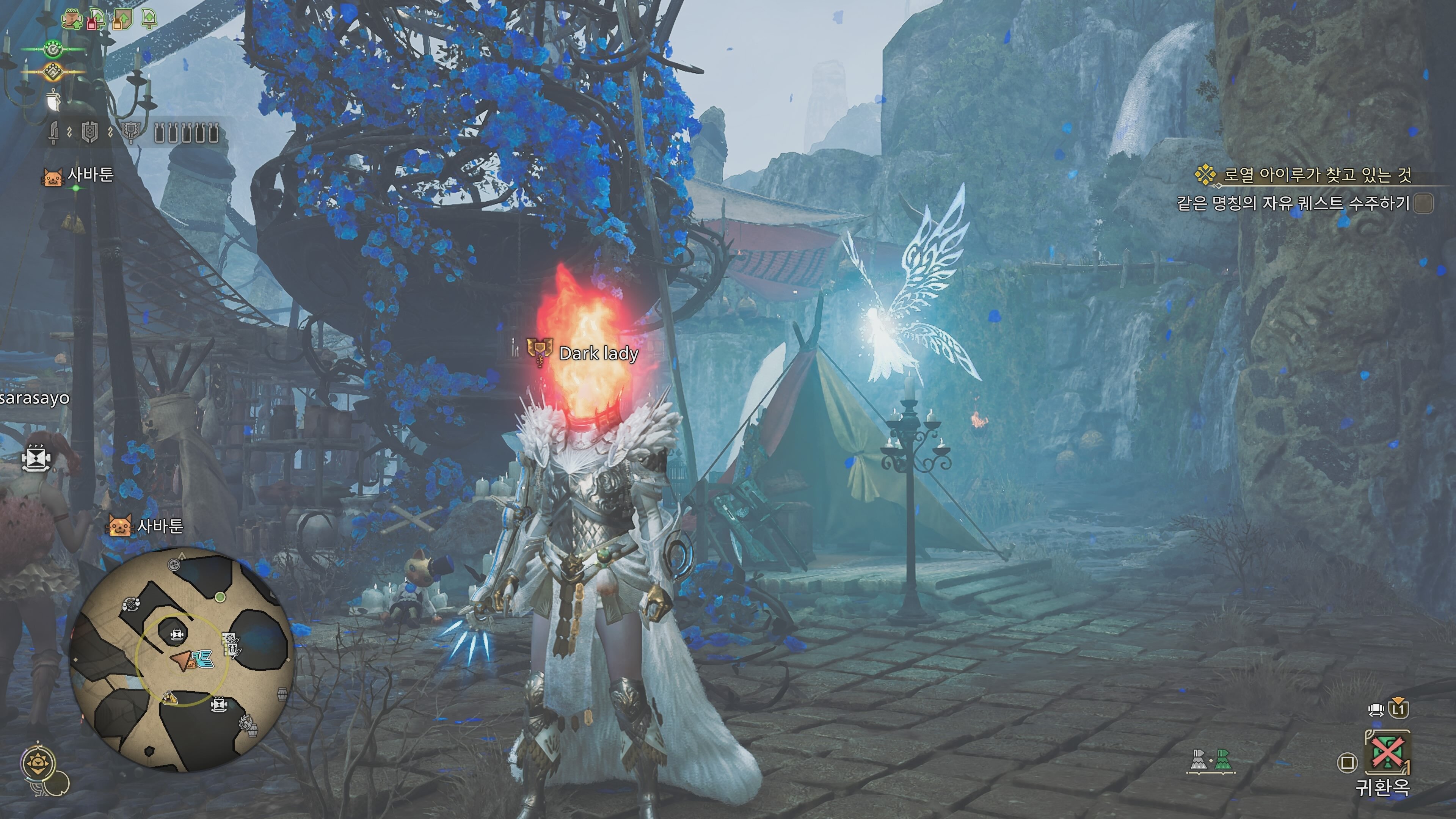This screenshot has width=1456, height=819.
Task: Click the grey shield icon in weapon bar
Action: [x=89, y=132]
